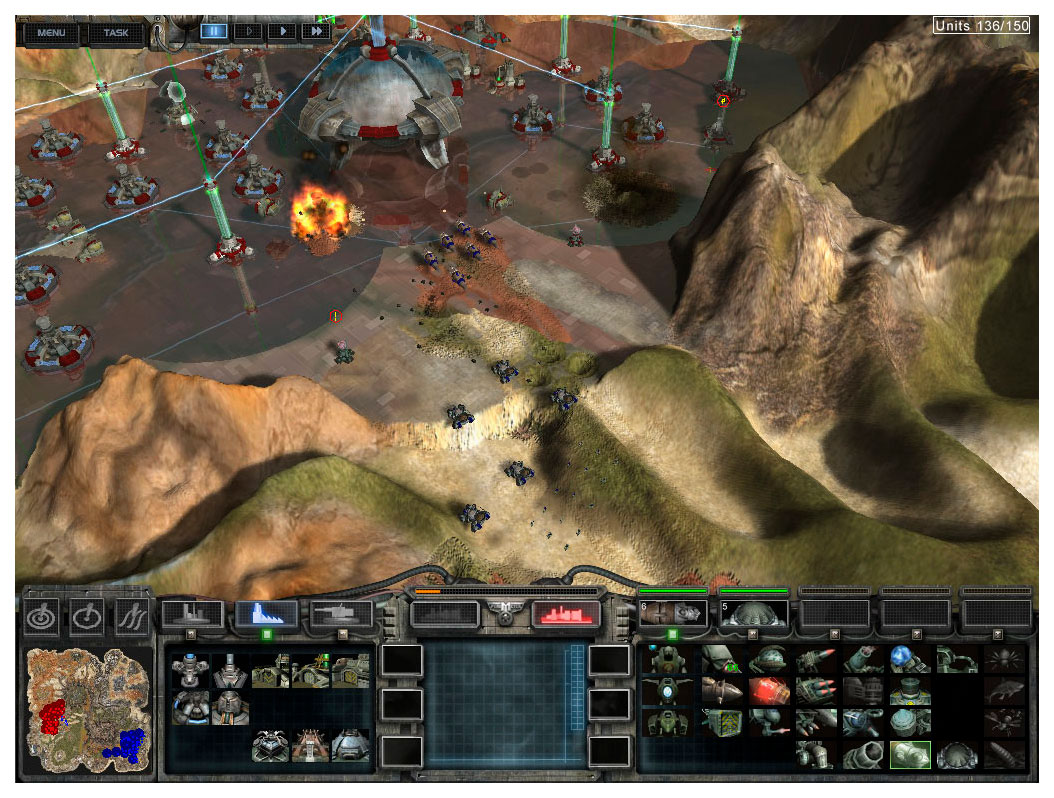Pause the game speed
Screen dimensions: 1054x798
(x=214, y=31)
